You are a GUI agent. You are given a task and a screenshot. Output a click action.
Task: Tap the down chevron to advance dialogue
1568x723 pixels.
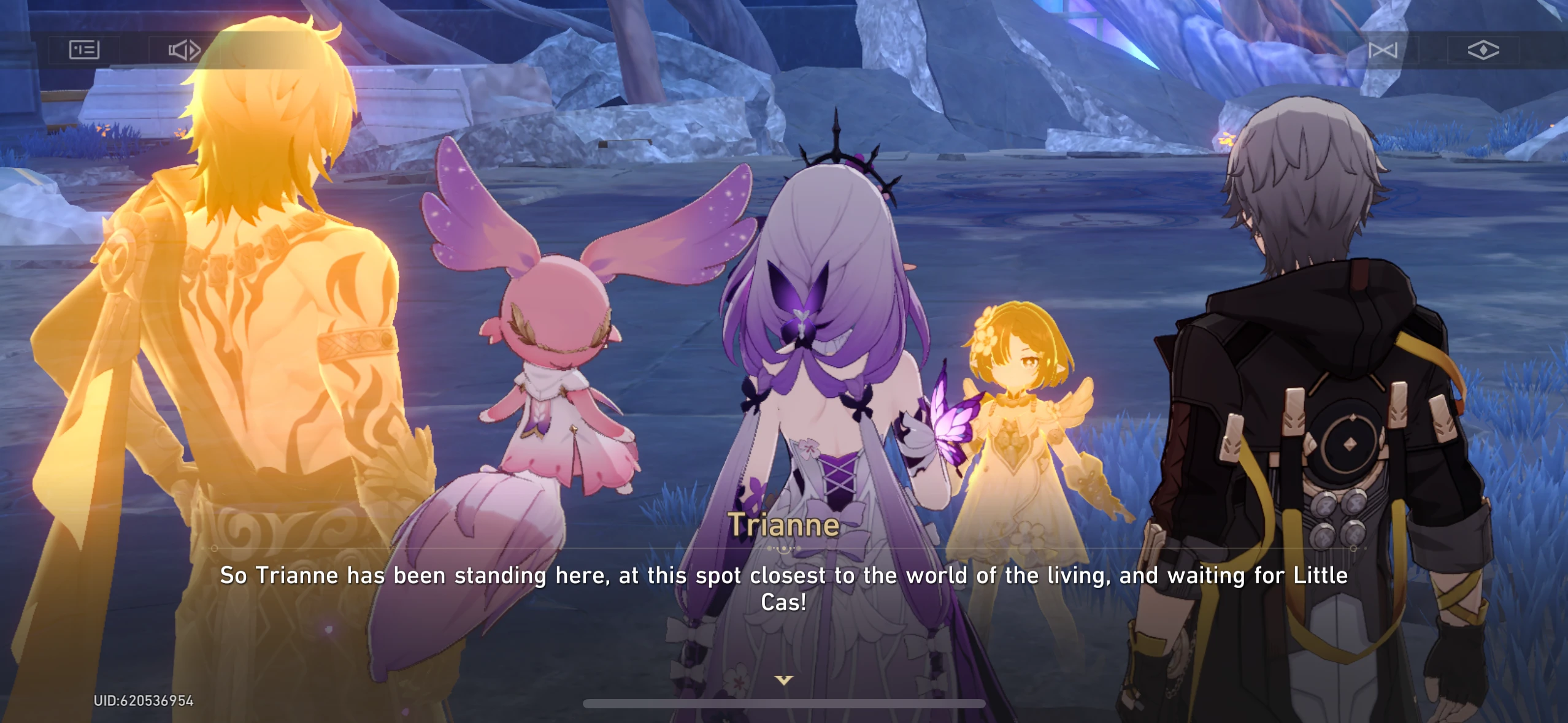(x=783, y=678)
